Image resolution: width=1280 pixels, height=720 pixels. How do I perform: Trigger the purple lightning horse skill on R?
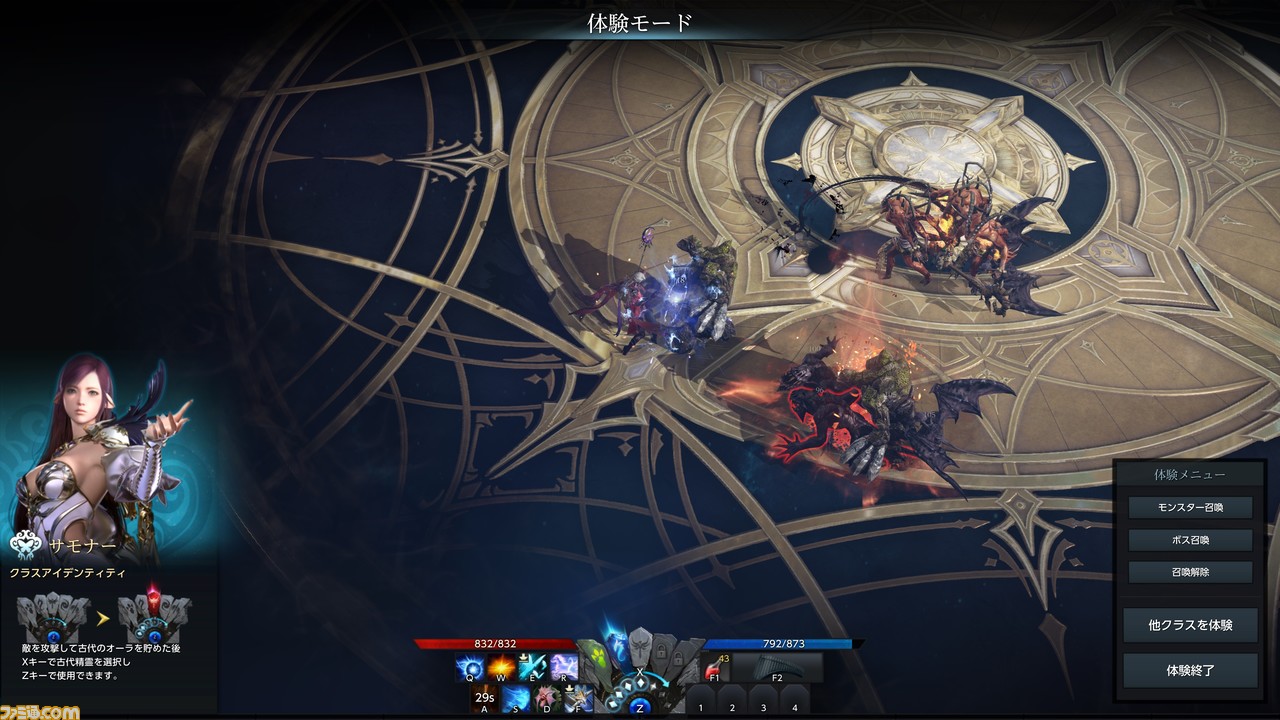564,667
